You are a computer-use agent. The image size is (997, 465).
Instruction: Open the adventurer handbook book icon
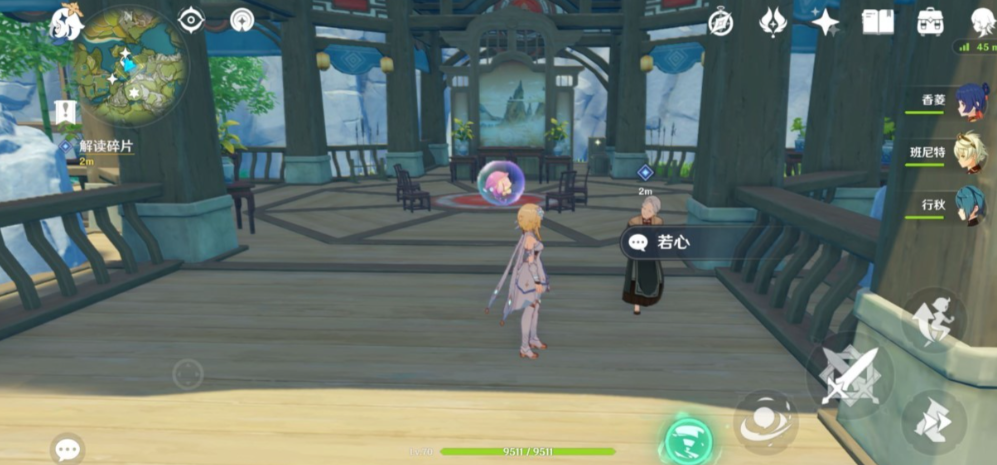click(x=878, y=21)
